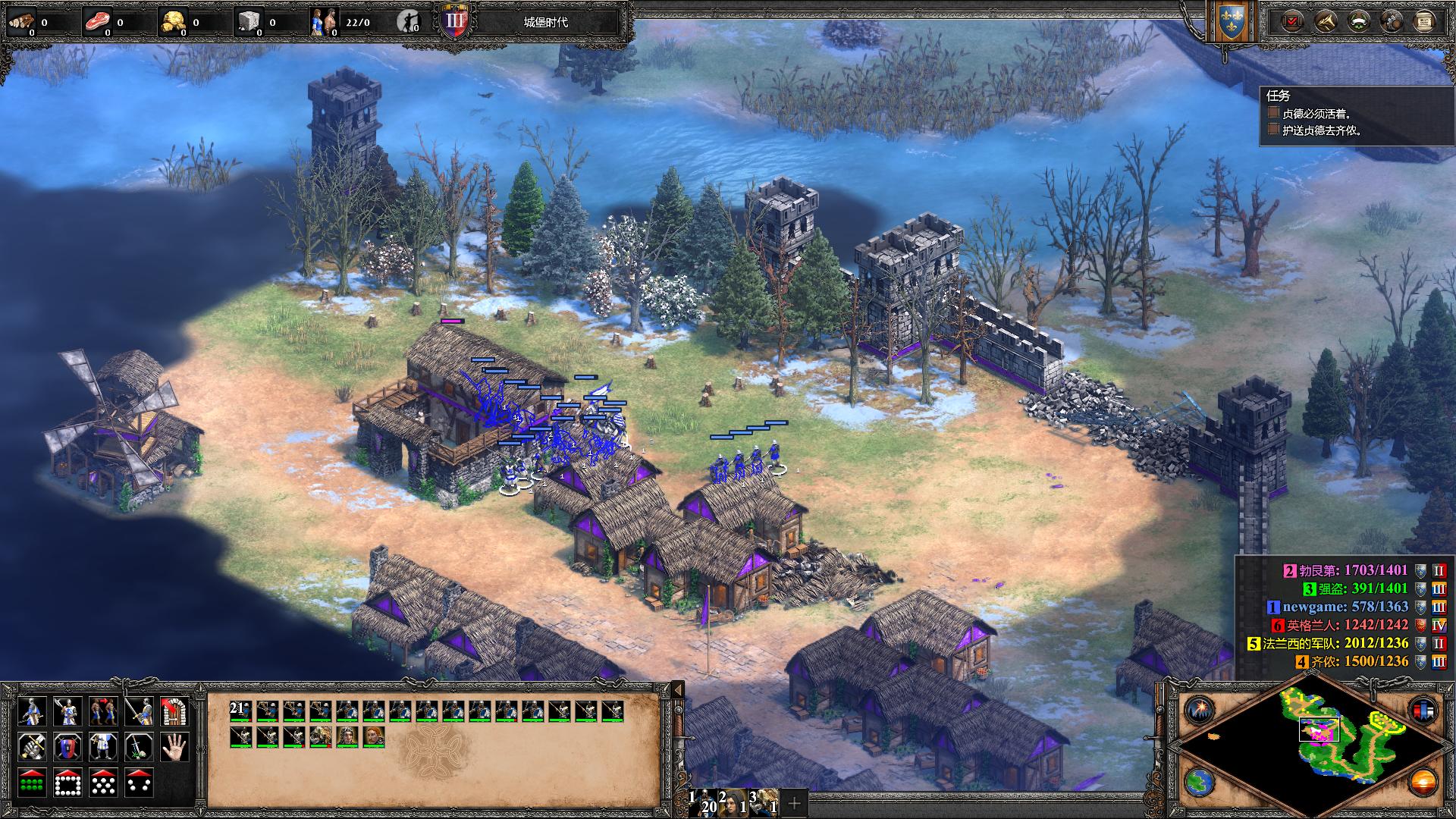1456x819 pixels.
Task: Set stance with the gauntlet sword icon
Action: [31, 747]
